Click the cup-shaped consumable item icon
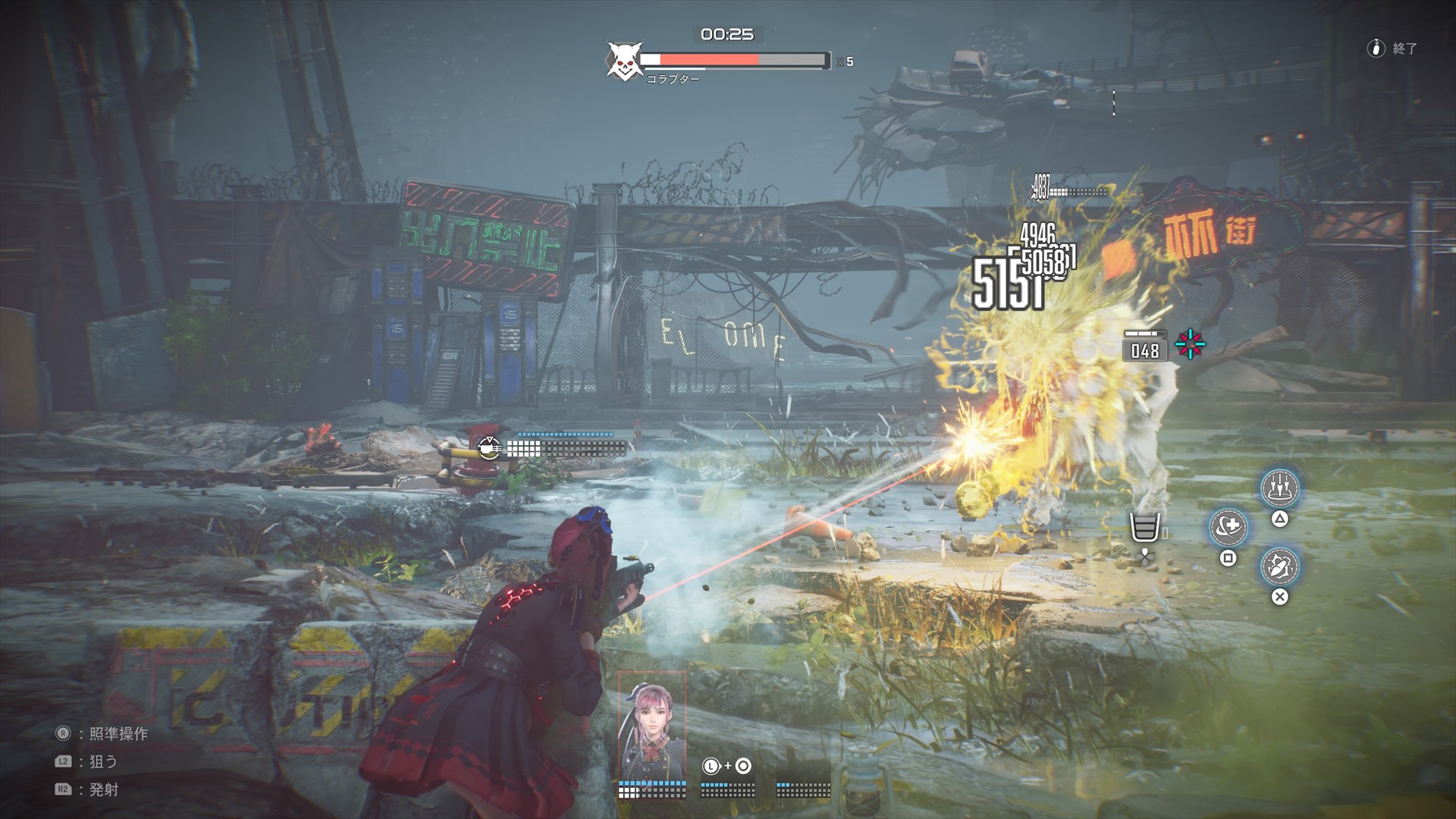The height and width of the screenshot is (819, 1456). (x=1145, y=527)
